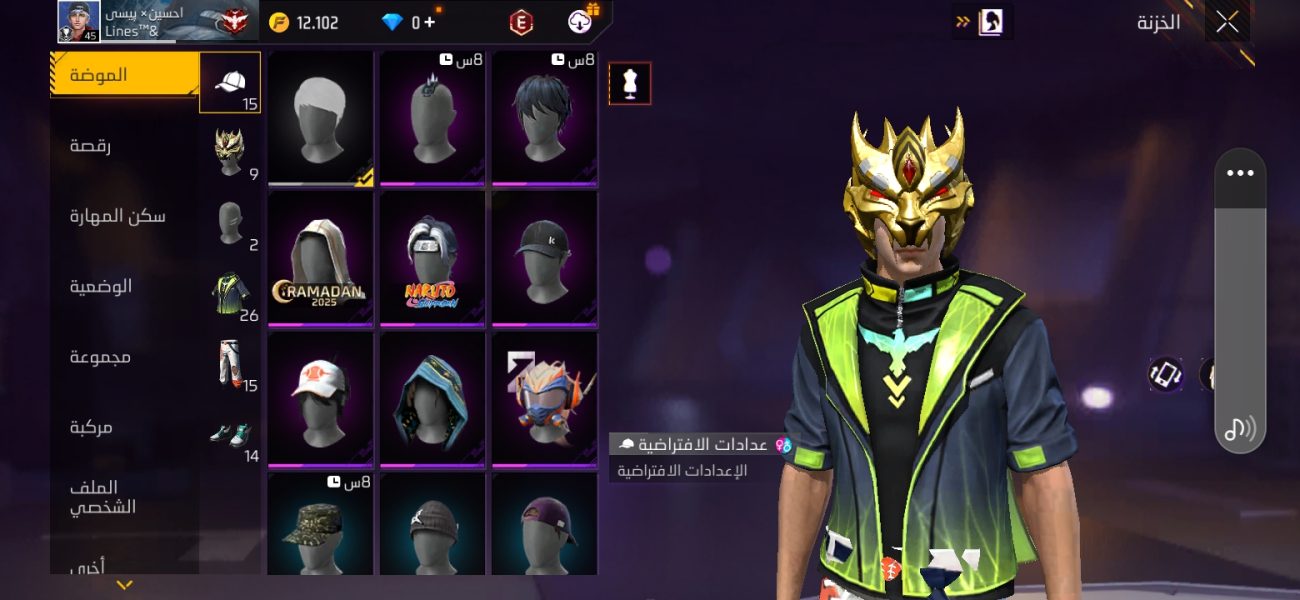Viewport: 1300px width, 600px height.
Task: Select the camouflage cap item
Action: pyautogui.click(x=321, y=523)
